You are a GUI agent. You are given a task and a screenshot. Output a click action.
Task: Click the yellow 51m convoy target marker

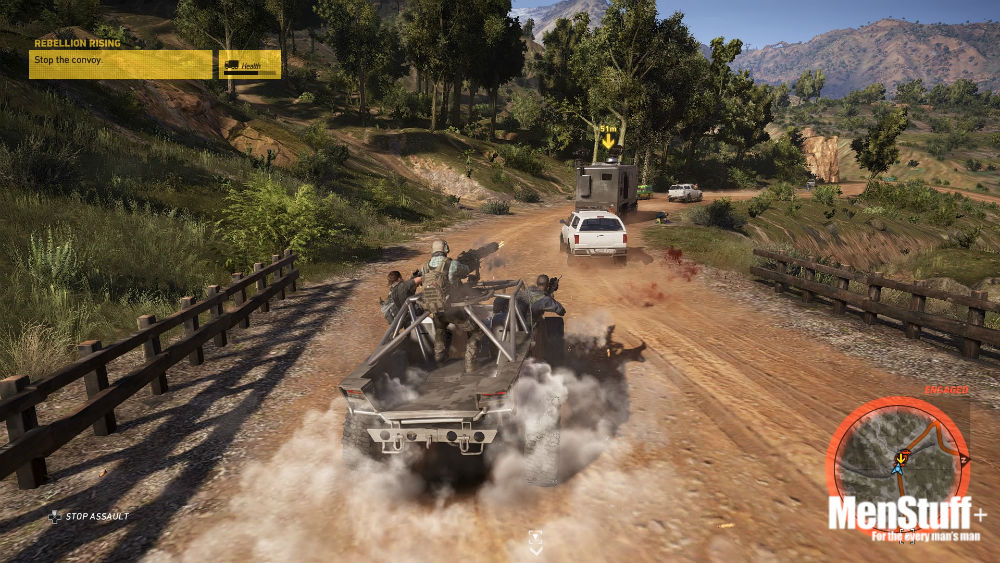coord(607,139)
